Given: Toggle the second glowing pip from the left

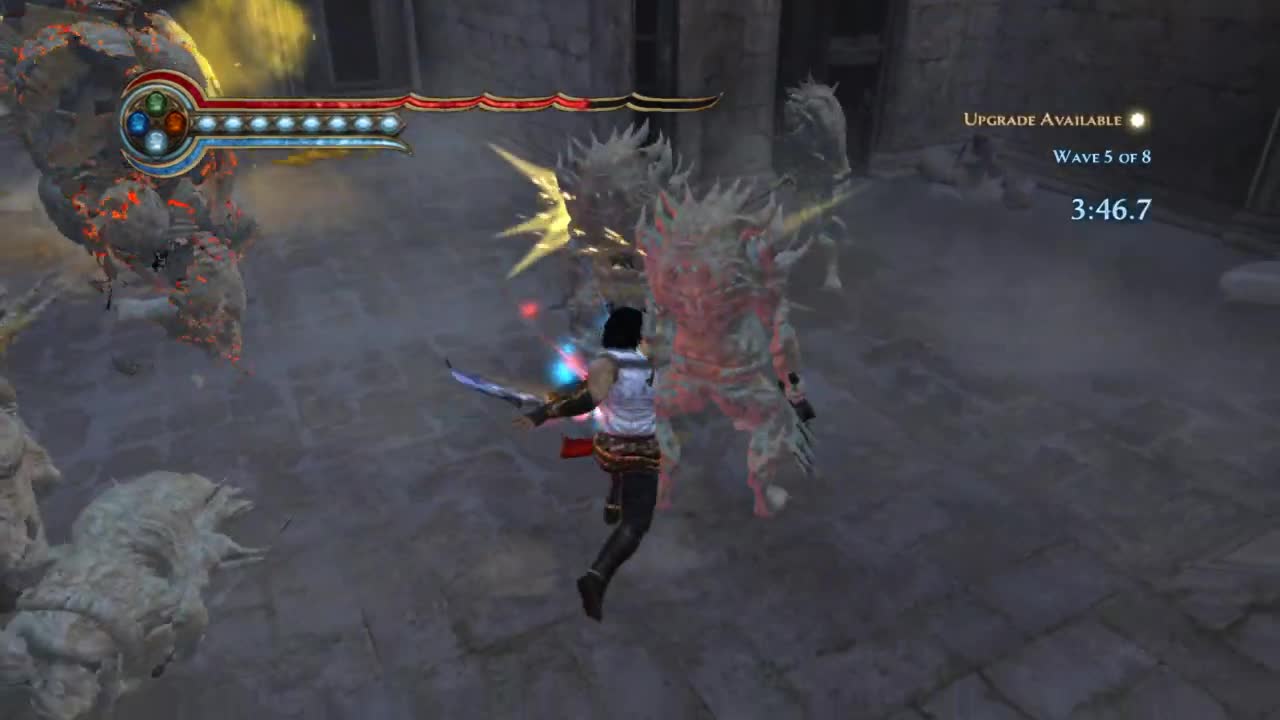Looking at the screenshot, I should [233, 121].
